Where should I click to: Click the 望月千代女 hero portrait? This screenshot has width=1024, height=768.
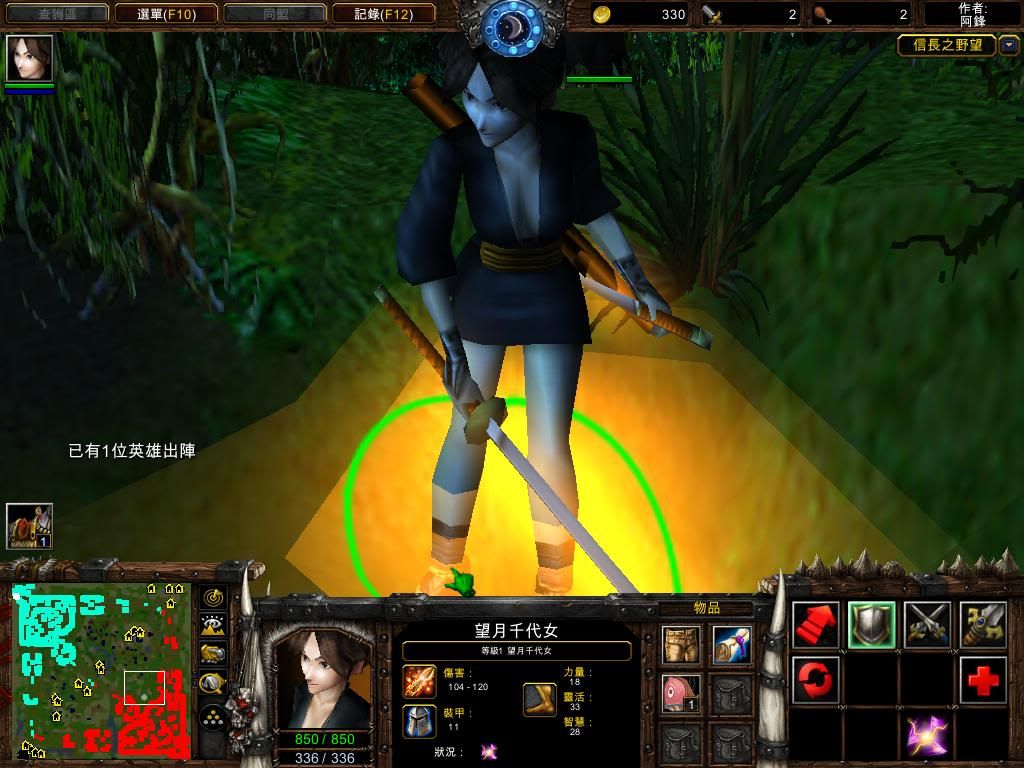tap(320, 679)
